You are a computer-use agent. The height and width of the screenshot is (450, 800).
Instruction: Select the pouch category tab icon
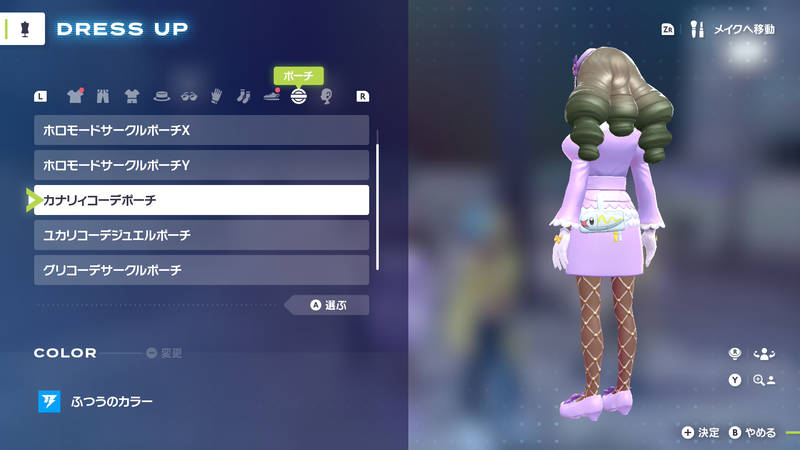tap(298, 97)
